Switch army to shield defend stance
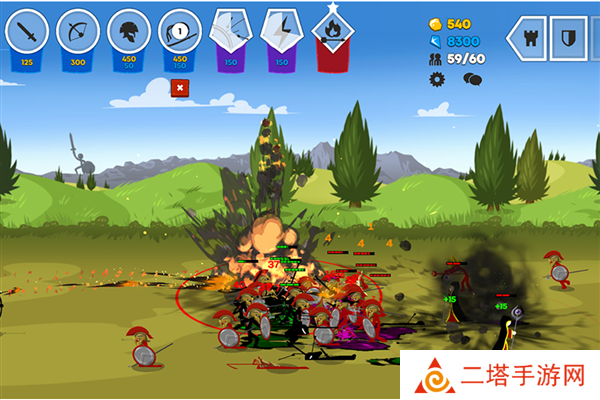Image resolution: width=600 pixels, height=400 pixels. [569, 38]
